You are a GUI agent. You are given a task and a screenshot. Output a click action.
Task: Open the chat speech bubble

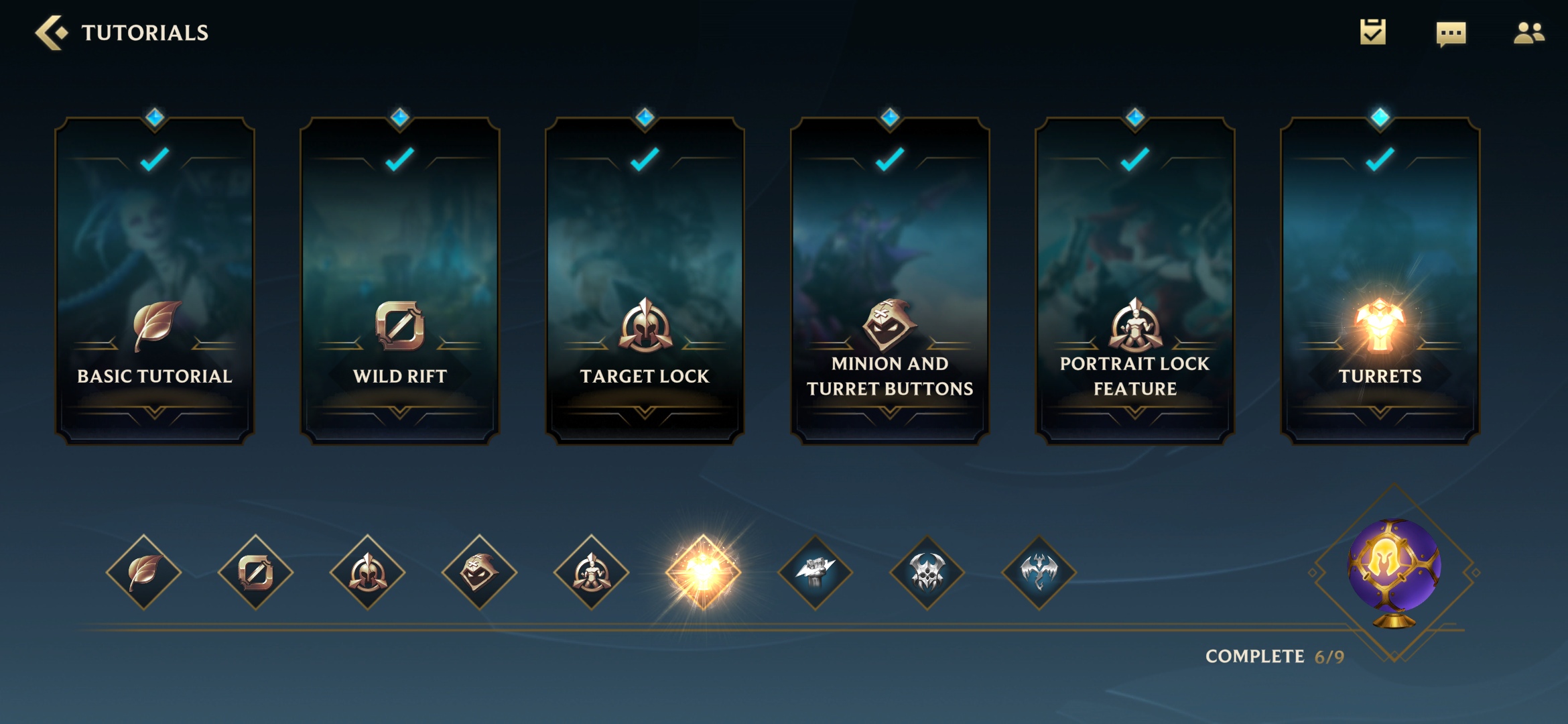click(x=1451, y=33)
